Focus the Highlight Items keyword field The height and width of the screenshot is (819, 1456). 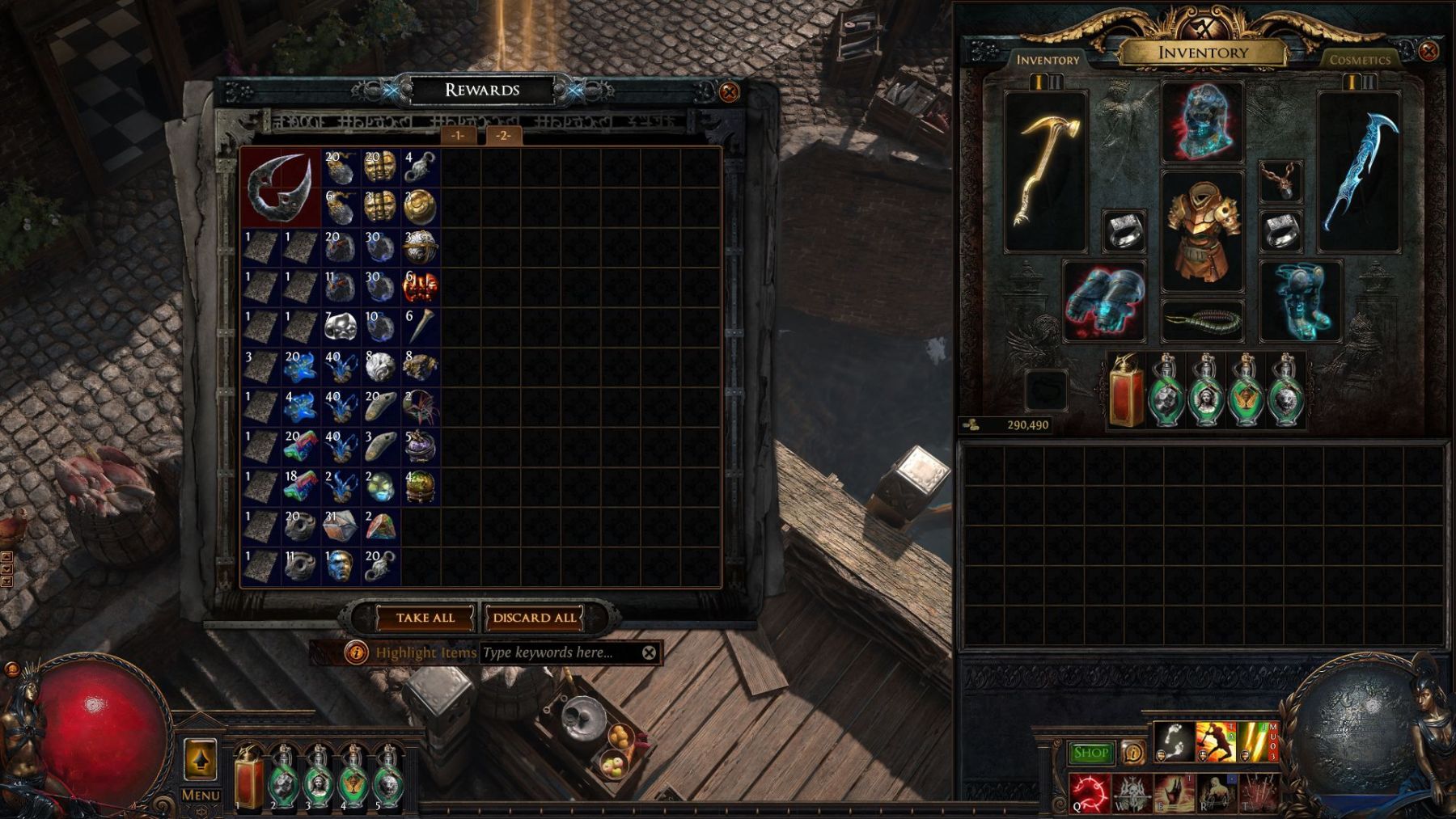point(558,652)
